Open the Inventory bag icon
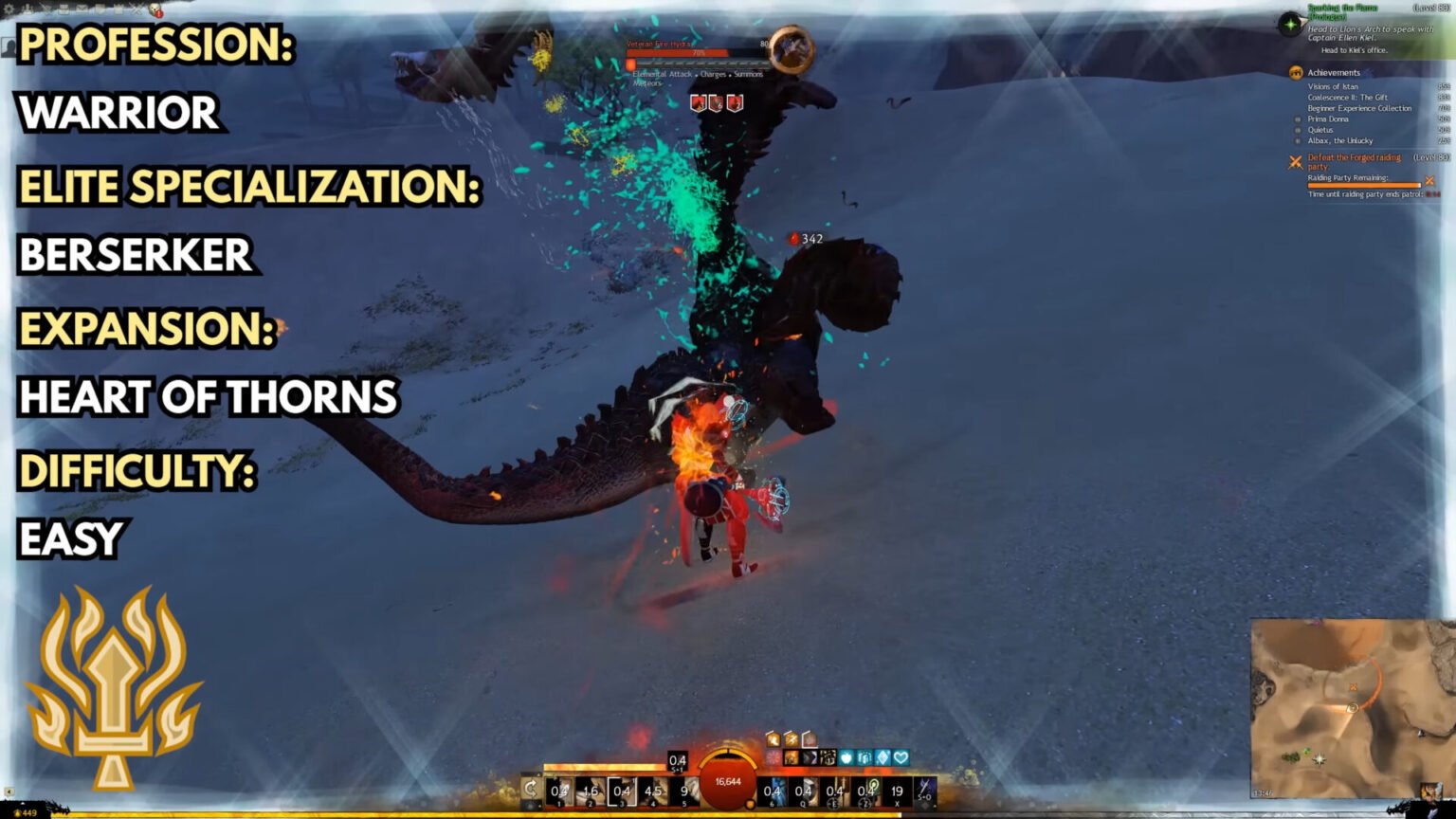Screen dimensions: 1456x819 coord(64,9)
